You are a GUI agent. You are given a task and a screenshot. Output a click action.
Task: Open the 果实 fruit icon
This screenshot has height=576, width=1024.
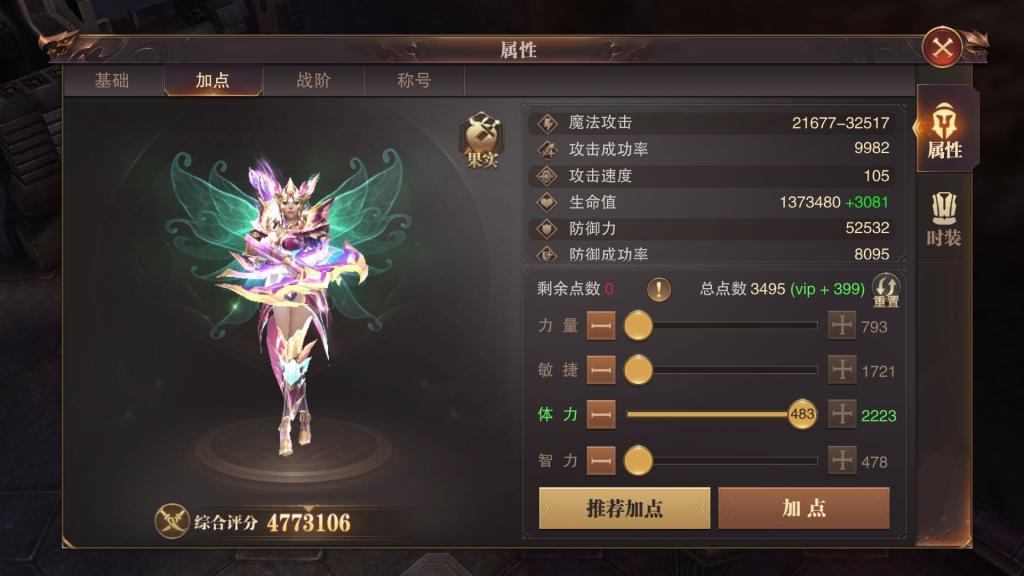click(481, 140)
